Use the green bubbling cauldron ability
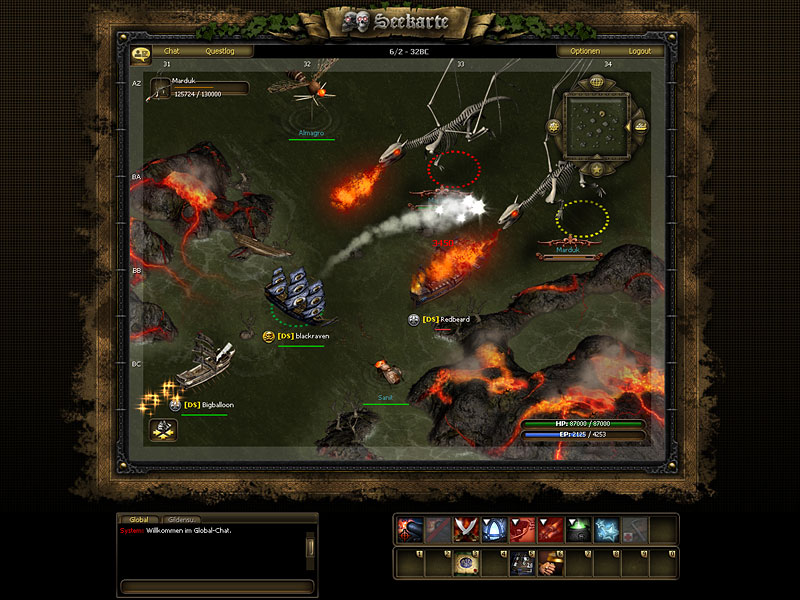This screenshot has width=800, height=600. coord(577,530)
